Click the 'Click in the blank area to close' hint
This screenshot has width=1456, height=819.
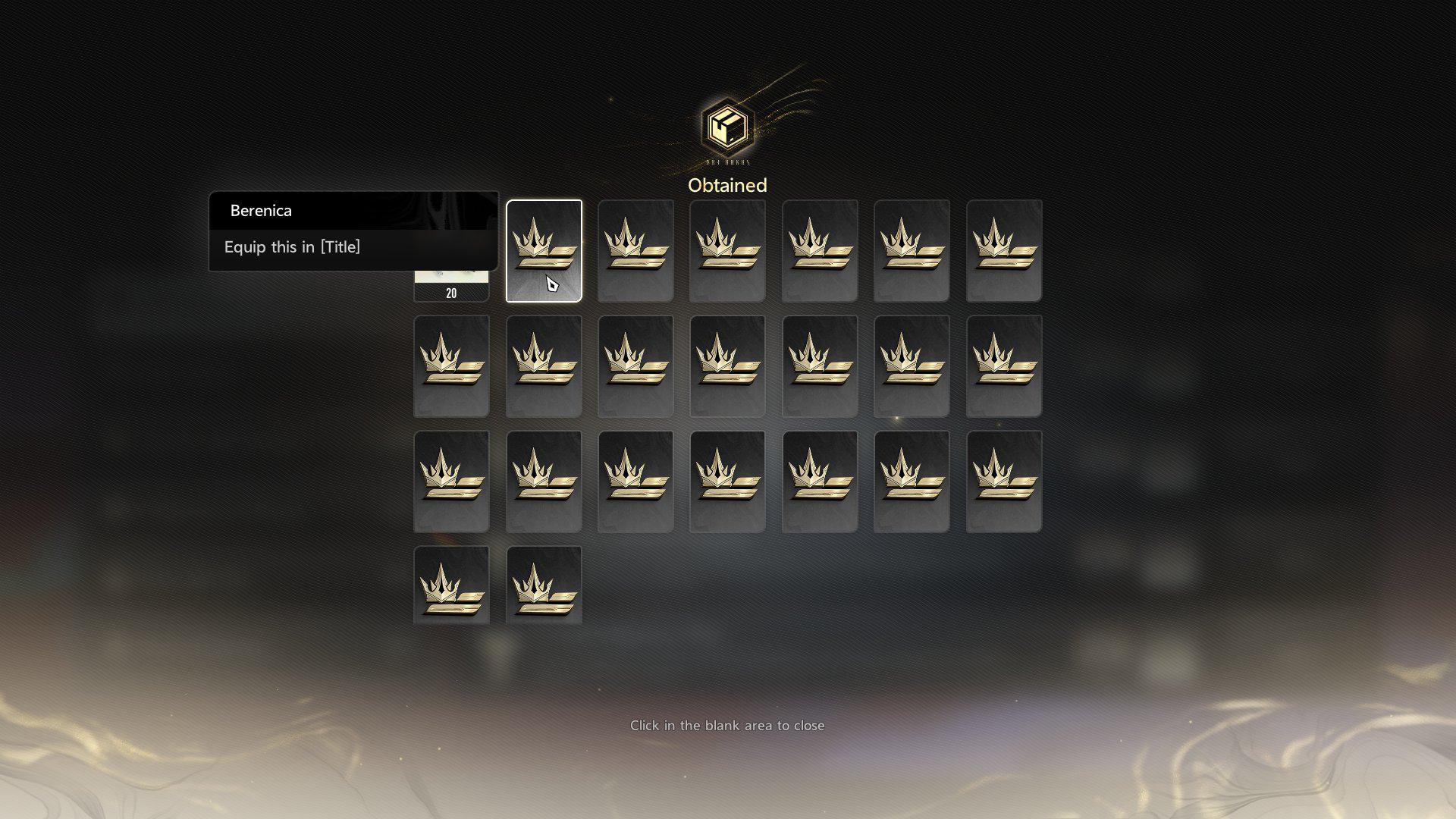pos(727,726)
